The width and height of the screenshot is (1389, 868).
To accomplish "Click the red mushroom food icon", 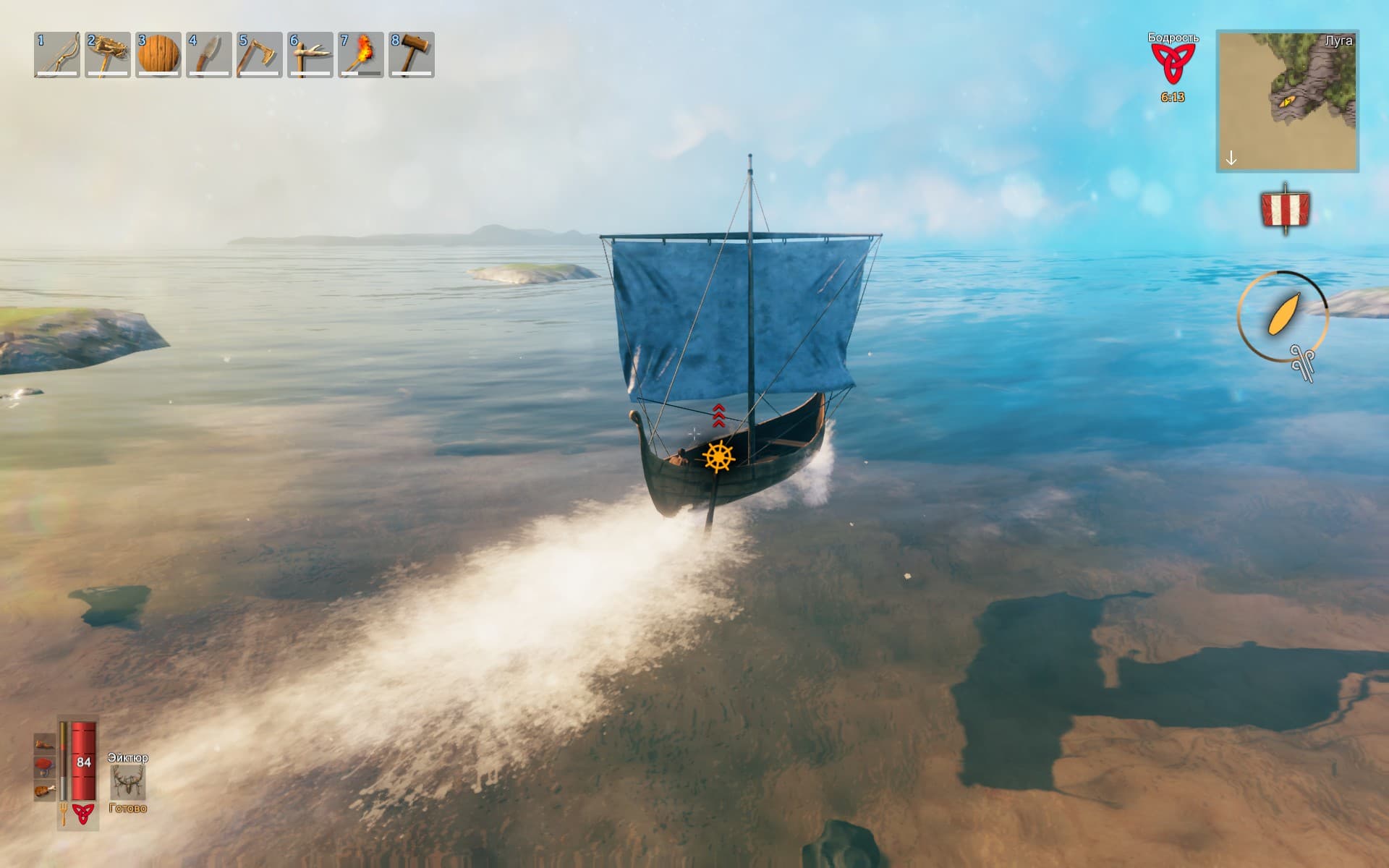I will click(45, 765).
